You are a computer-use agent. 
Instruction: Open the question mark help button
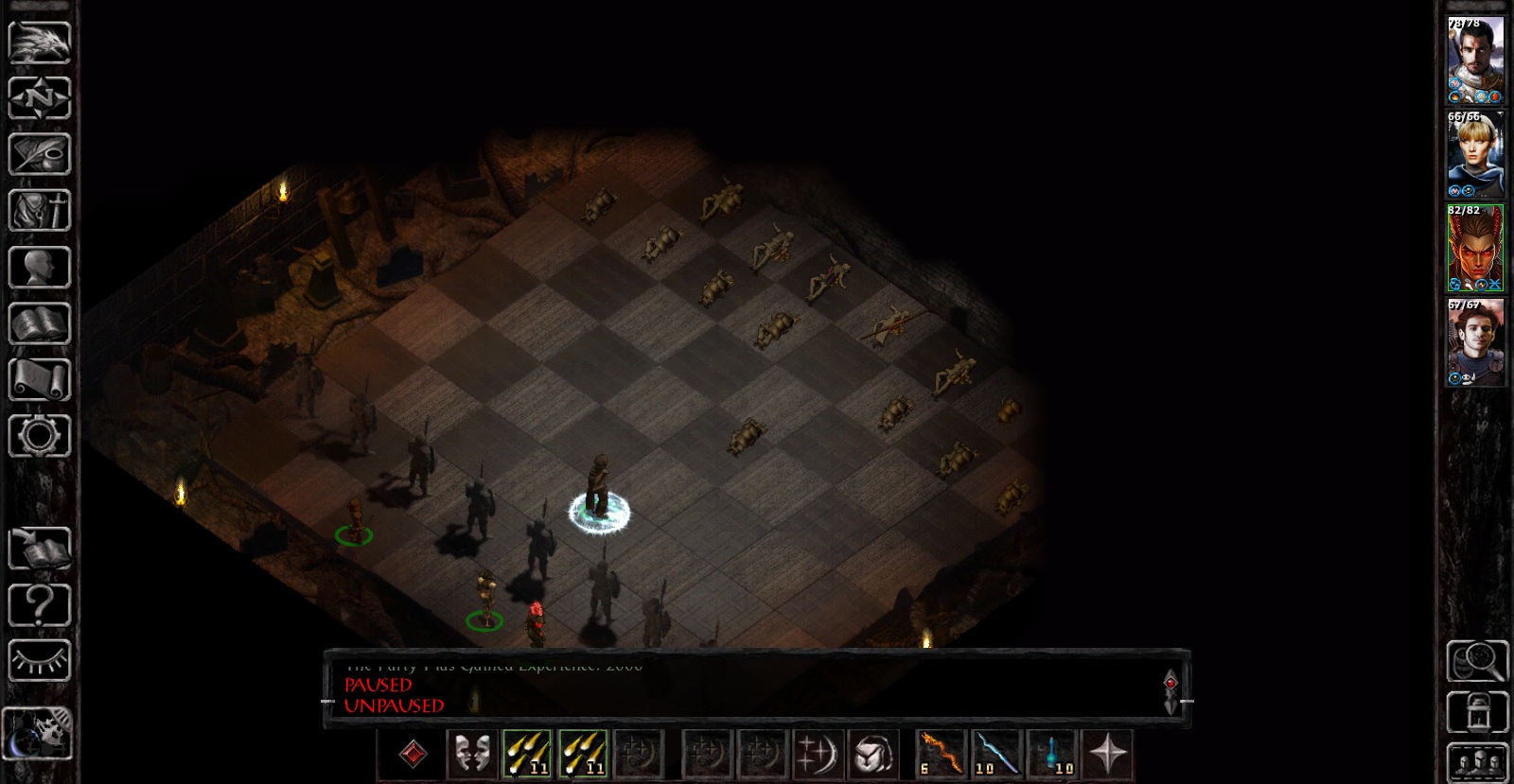[40, 605]
